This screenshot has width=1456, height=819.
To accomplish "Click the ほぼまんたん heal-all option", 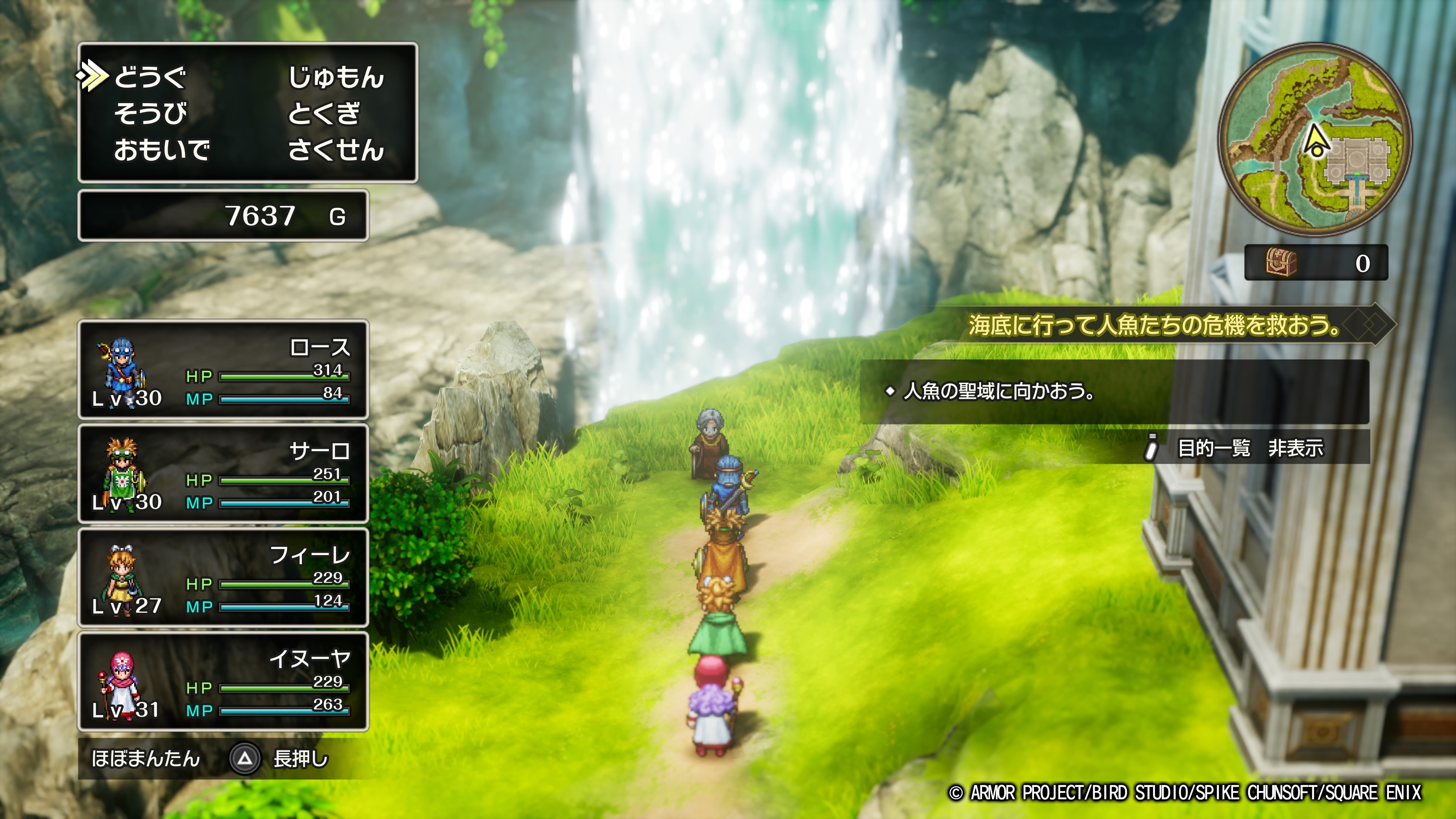I will (146, 758).
